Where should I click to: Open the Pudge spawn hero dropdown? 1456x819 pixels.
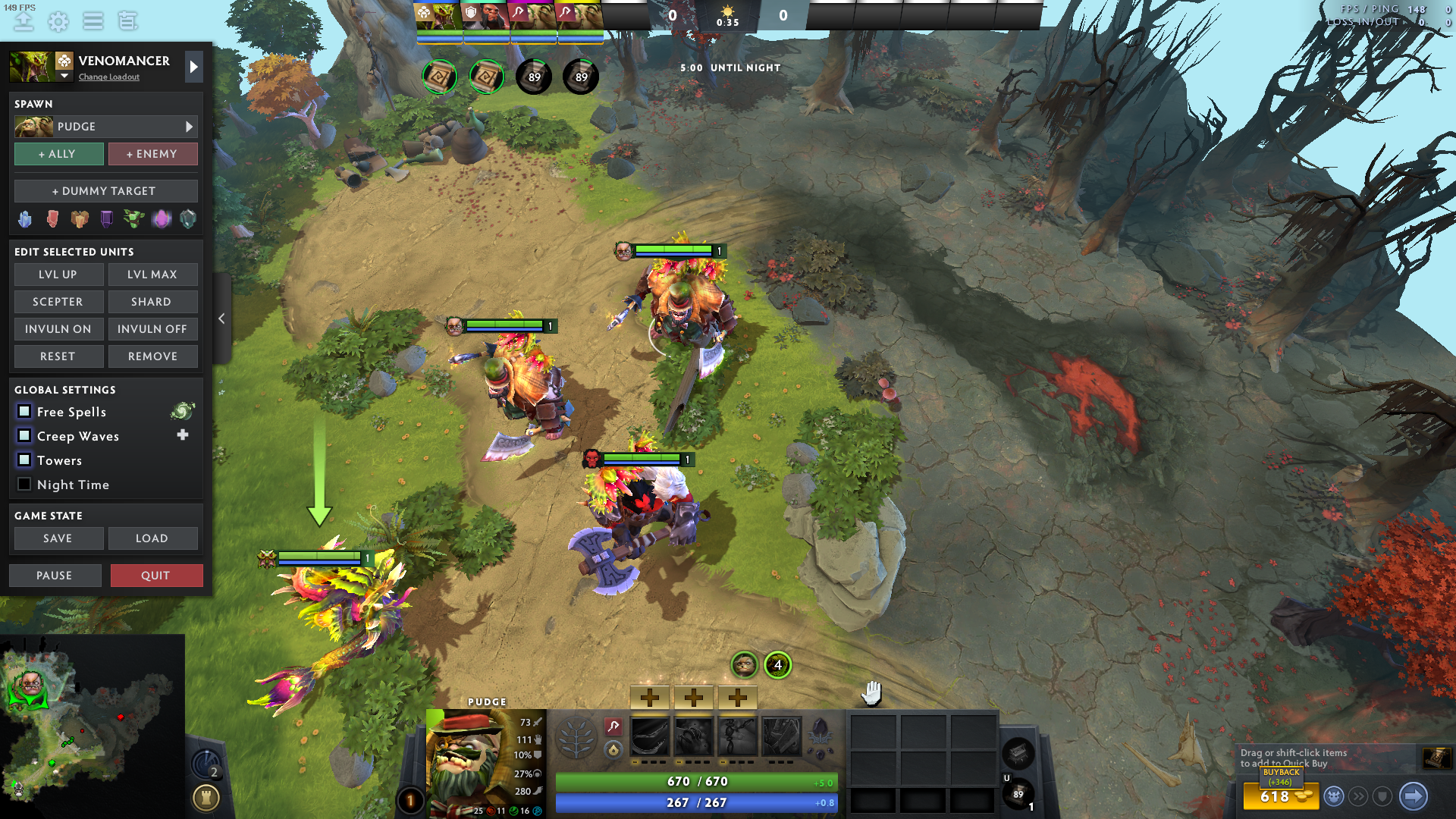click(x=189, y=127)
